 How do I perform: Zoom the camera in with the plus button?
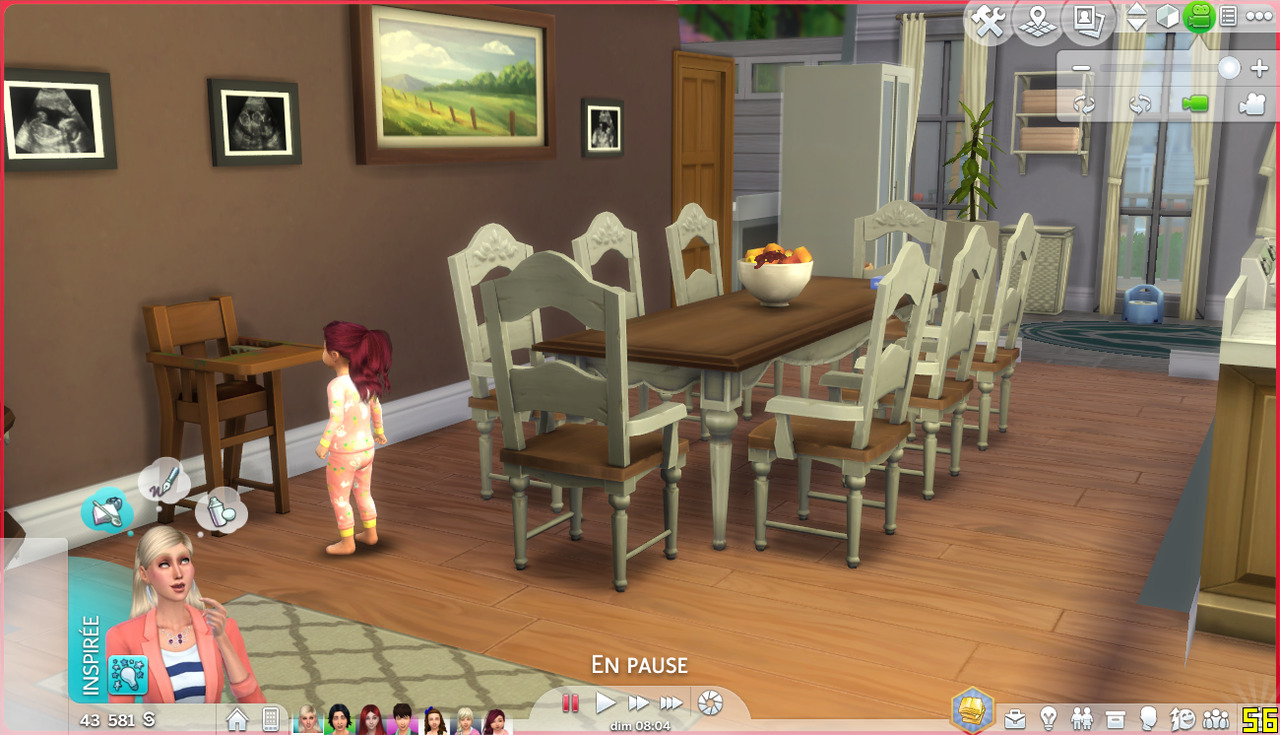pos(1259,69)
